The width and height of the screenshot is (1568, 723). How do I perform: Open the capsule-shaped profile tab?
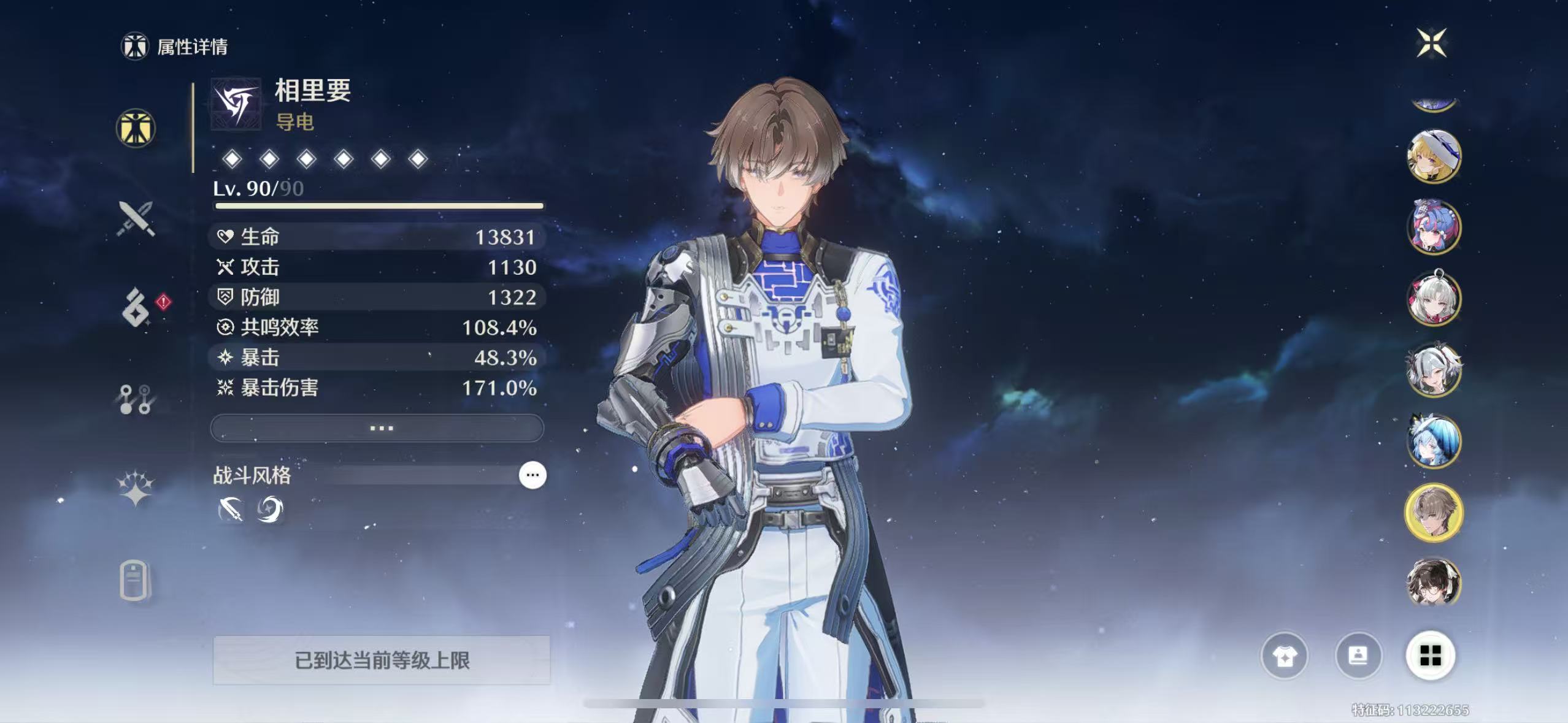(x=134, y=580)
